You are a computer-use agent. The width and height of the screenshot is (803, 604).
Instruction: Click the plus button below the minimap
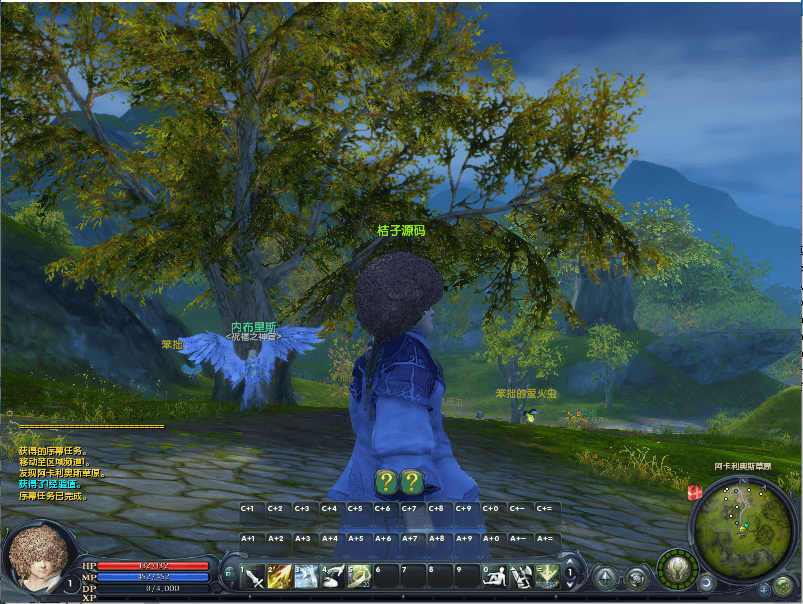tap(764, 590)
